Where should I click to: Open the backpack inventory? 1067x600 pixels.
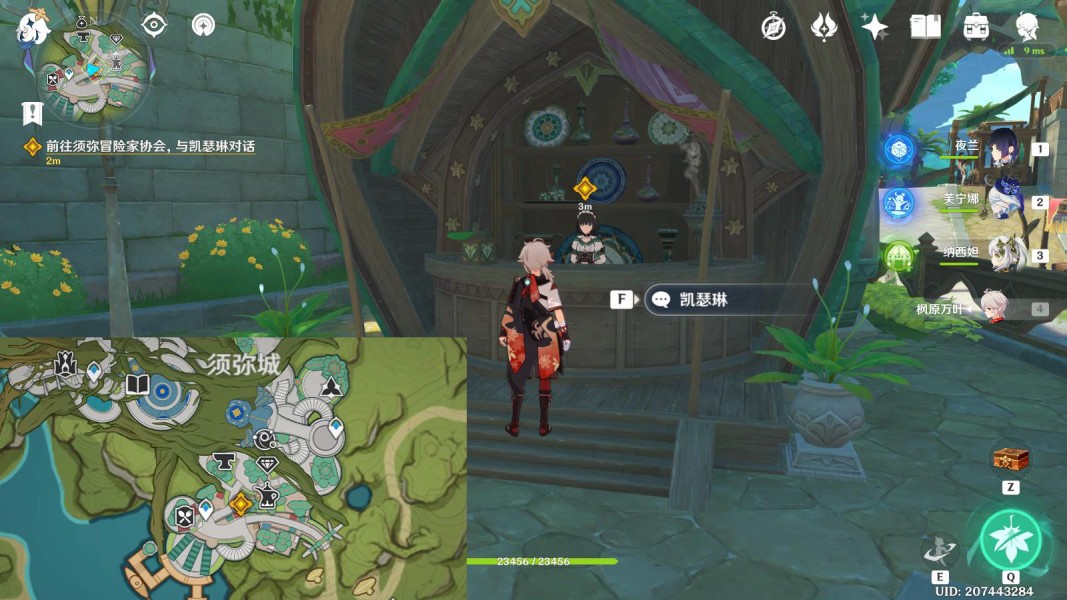(977, 27)
